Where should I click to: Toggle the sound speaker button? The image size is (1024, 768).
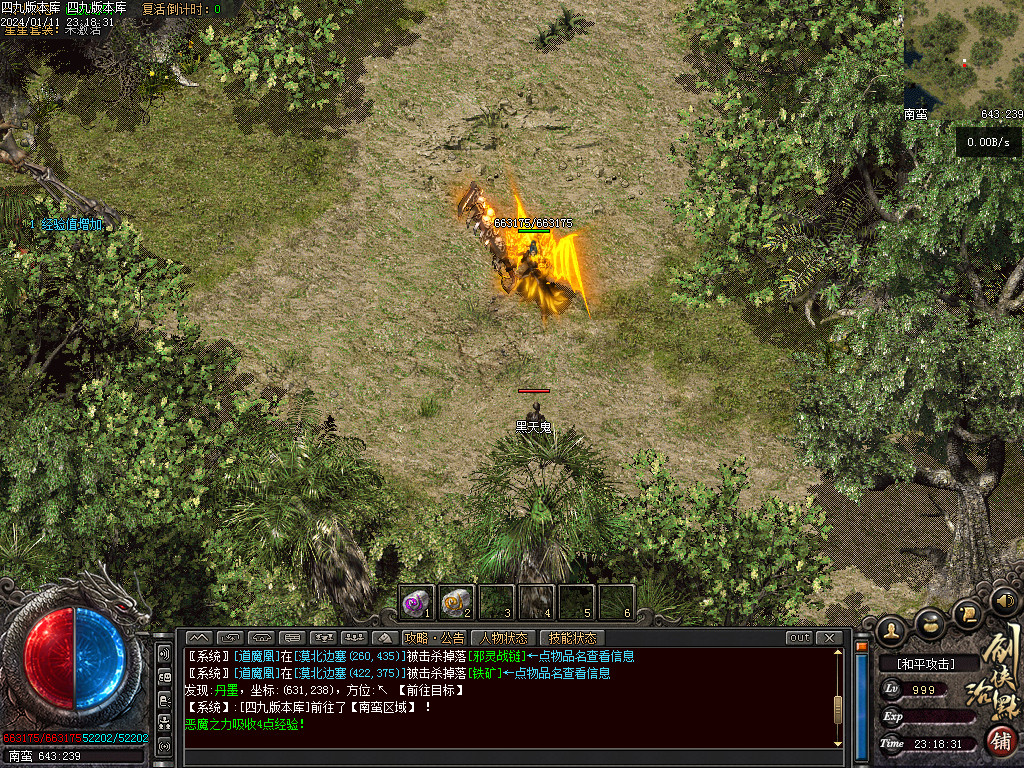[x=1004, y=601]
